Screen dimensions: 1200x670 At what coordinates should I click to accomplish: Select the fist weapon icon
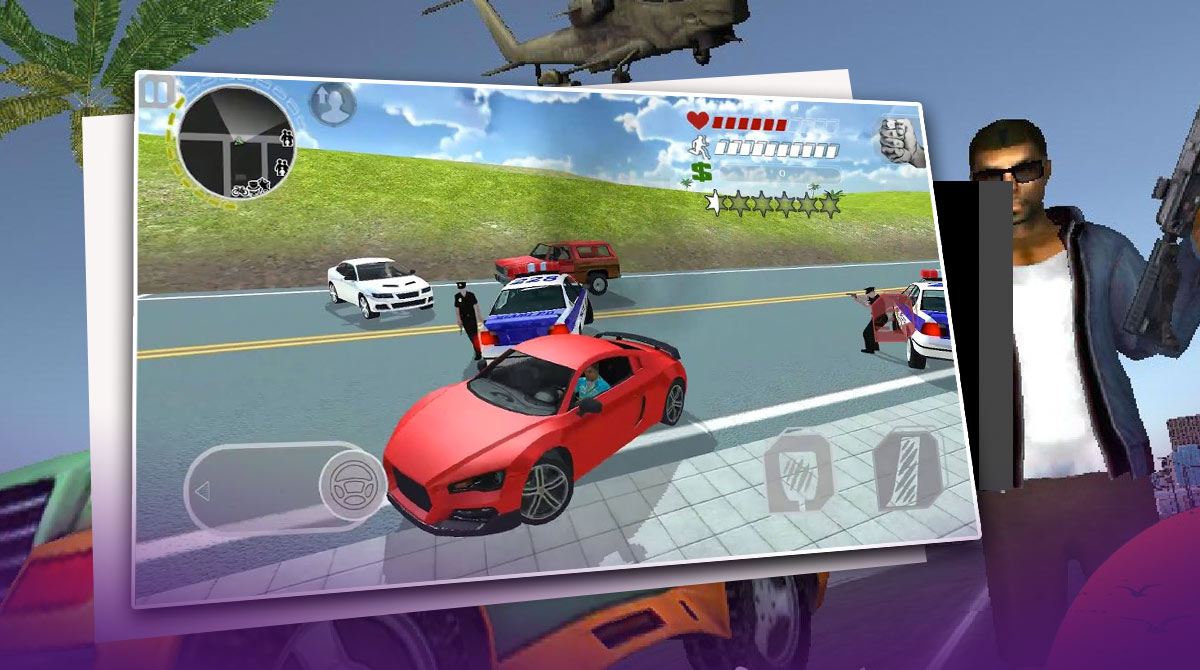click(x=900, y=142)
